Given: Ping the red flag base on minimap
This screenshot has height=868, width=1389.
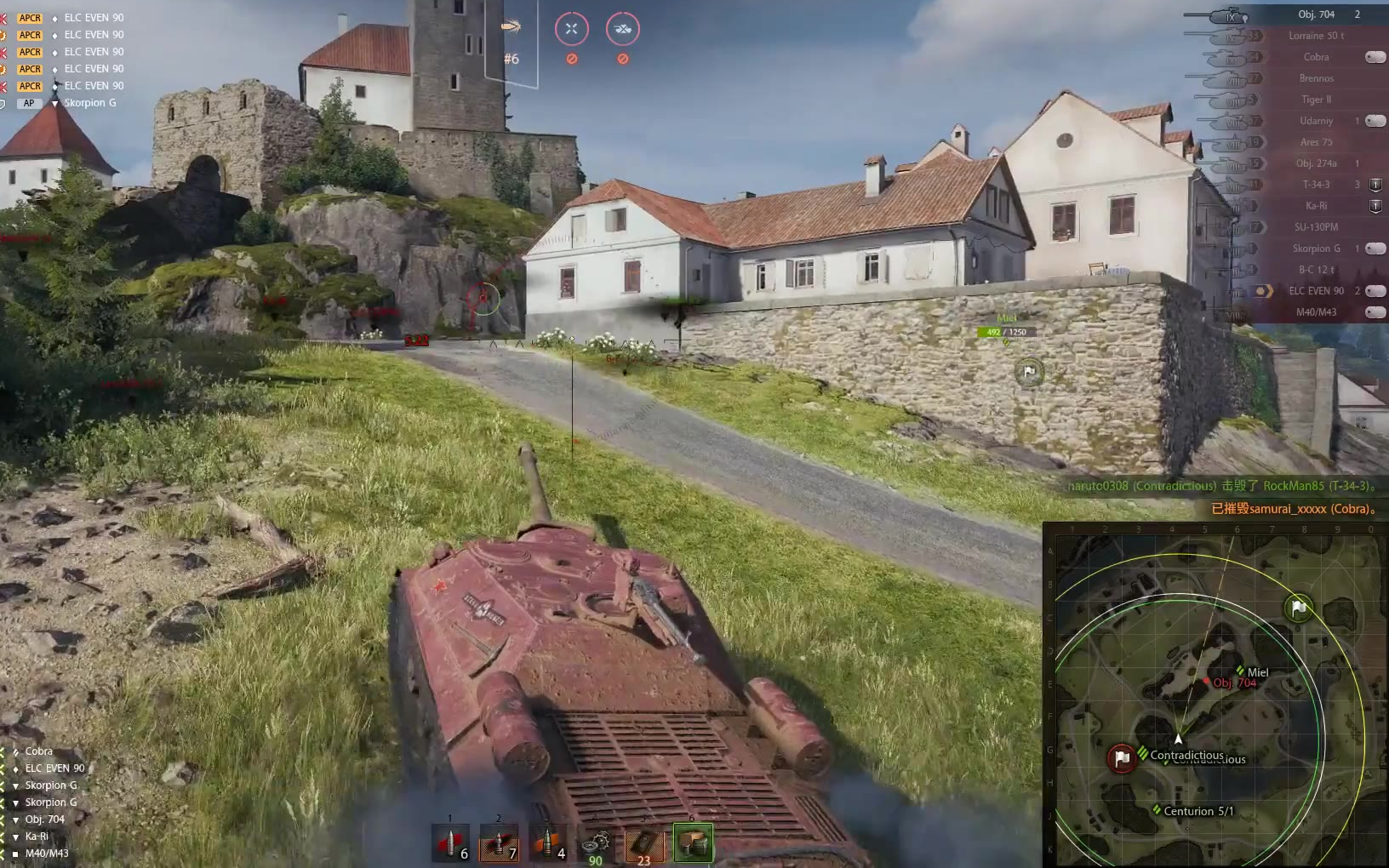Looking at the screenshot, I should [x=1122, y=757].
